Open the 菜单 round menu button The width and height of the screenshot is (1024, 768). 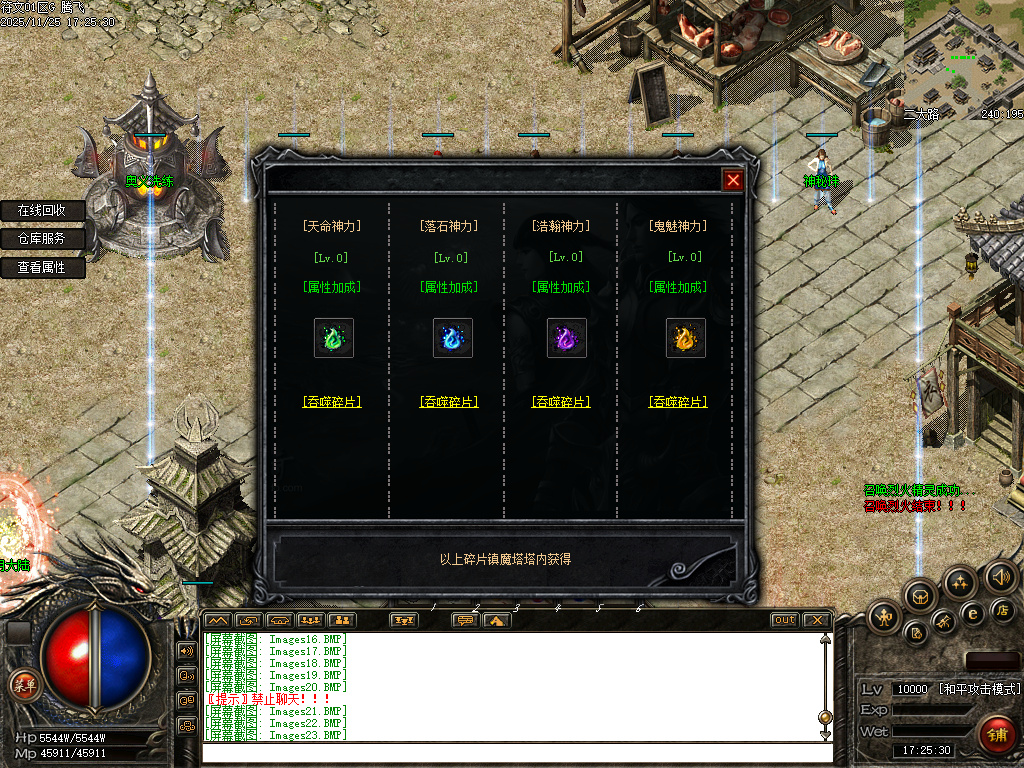tap(23, 685)
